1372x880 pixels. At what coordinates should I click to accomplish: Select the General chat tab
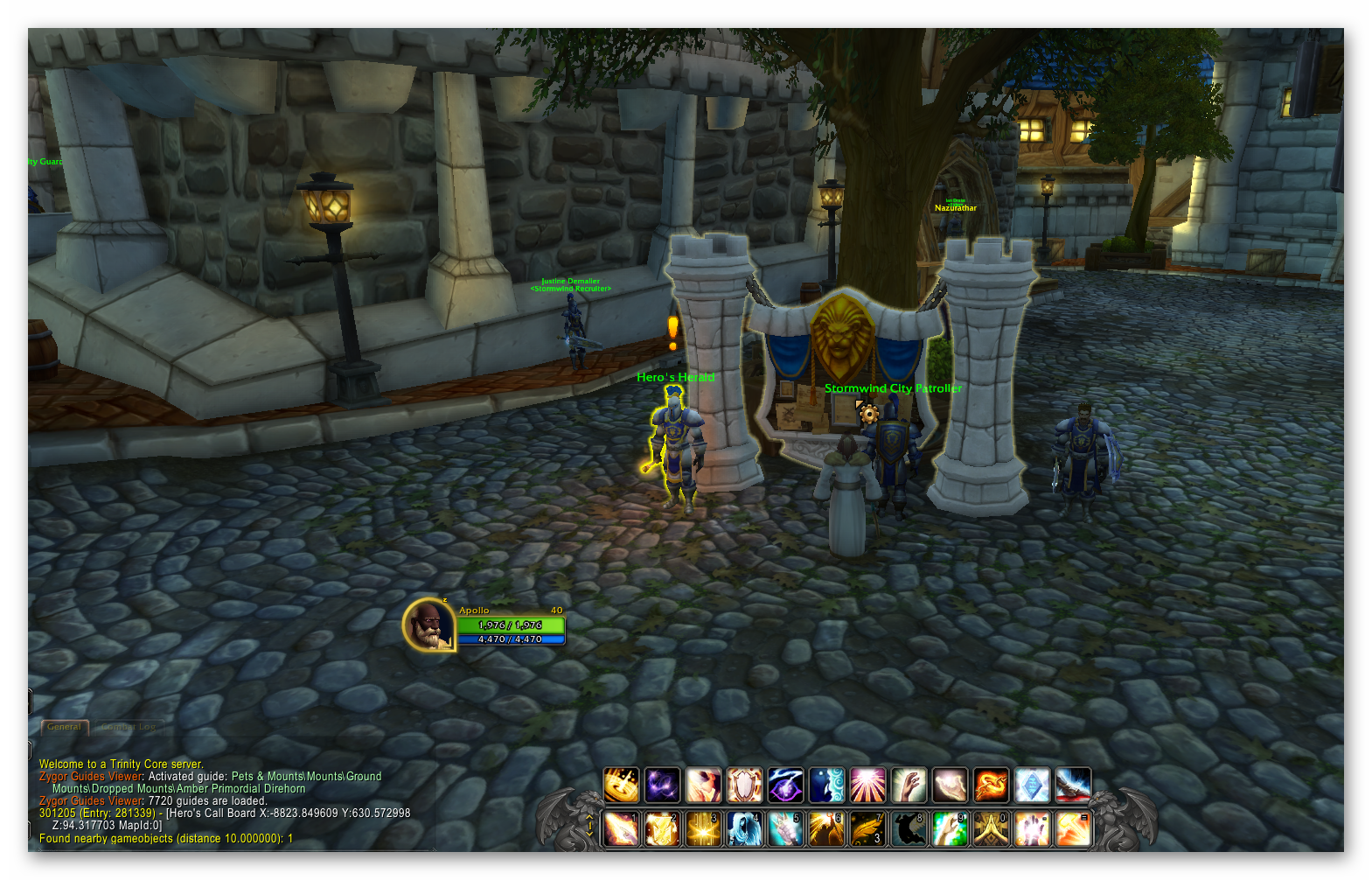tap(64, 727)
